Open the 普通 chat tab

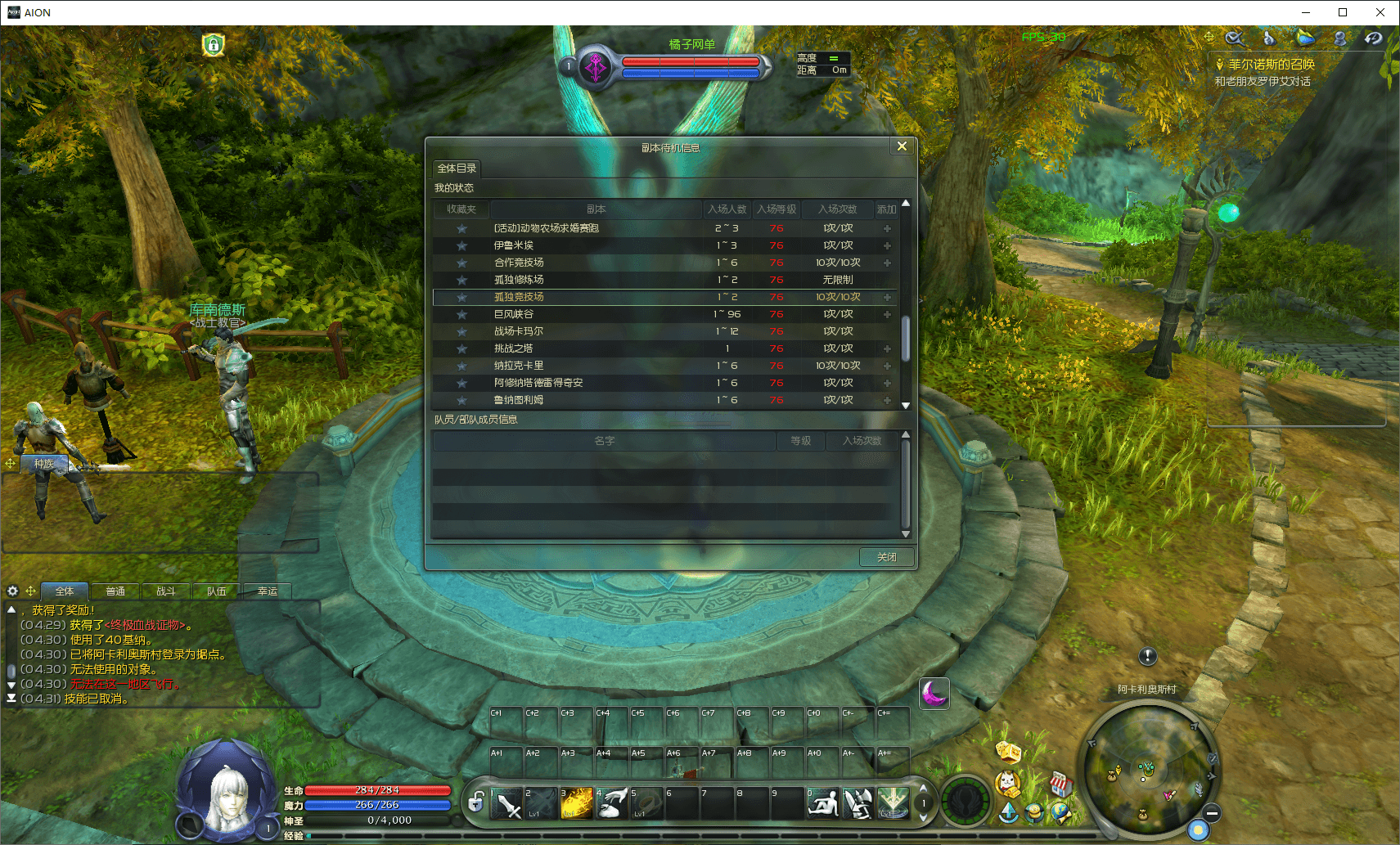(x=115, y=591)
